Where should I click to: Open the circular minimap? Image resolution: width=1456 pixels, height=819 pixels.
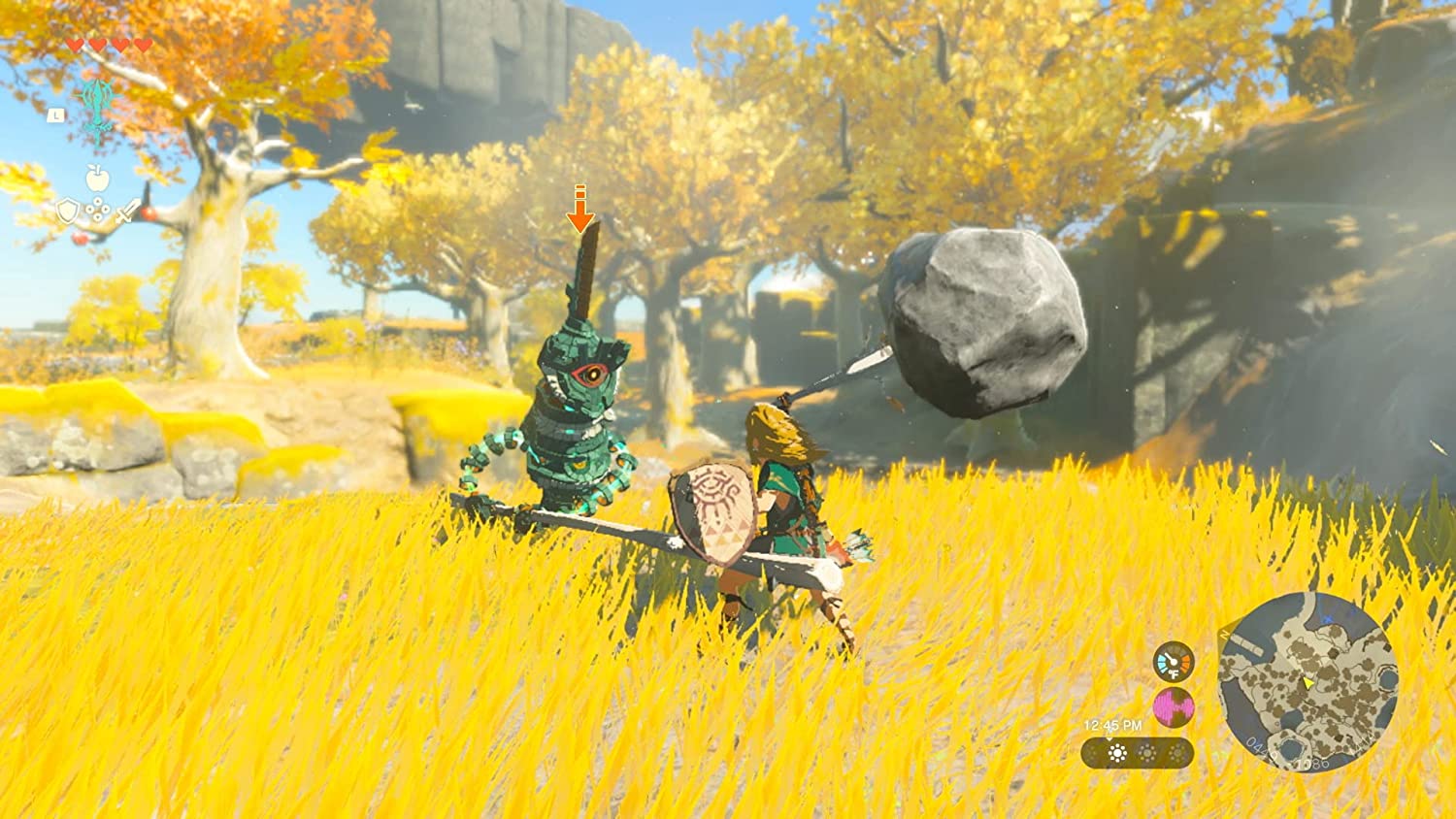(1314, 679)
